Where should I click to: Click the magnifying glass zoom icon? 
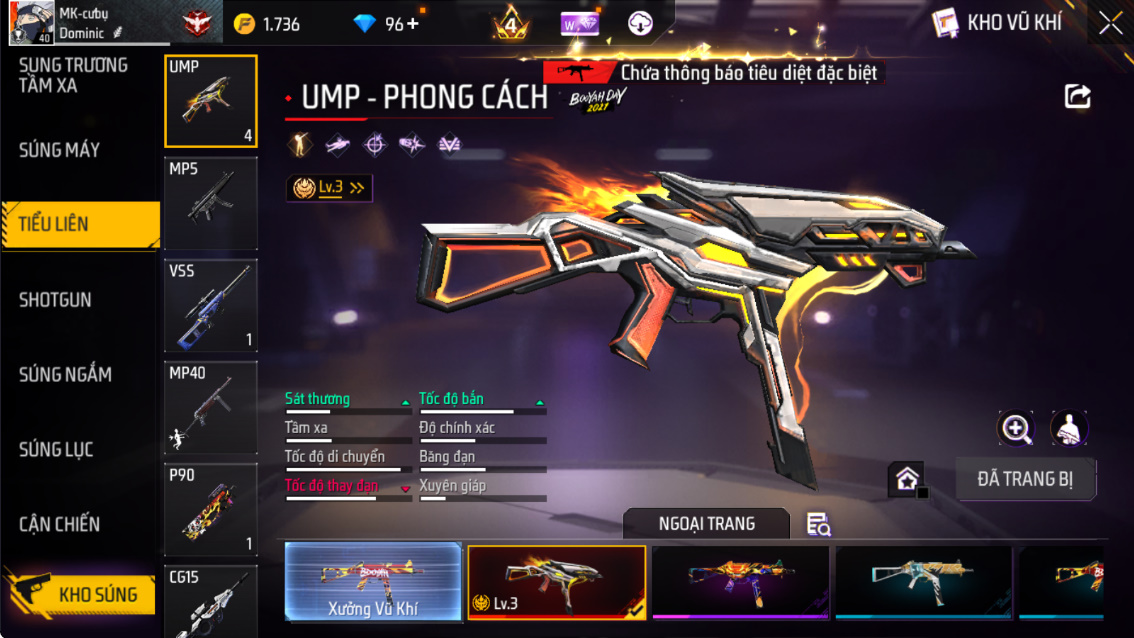[x=1016, y=429]
